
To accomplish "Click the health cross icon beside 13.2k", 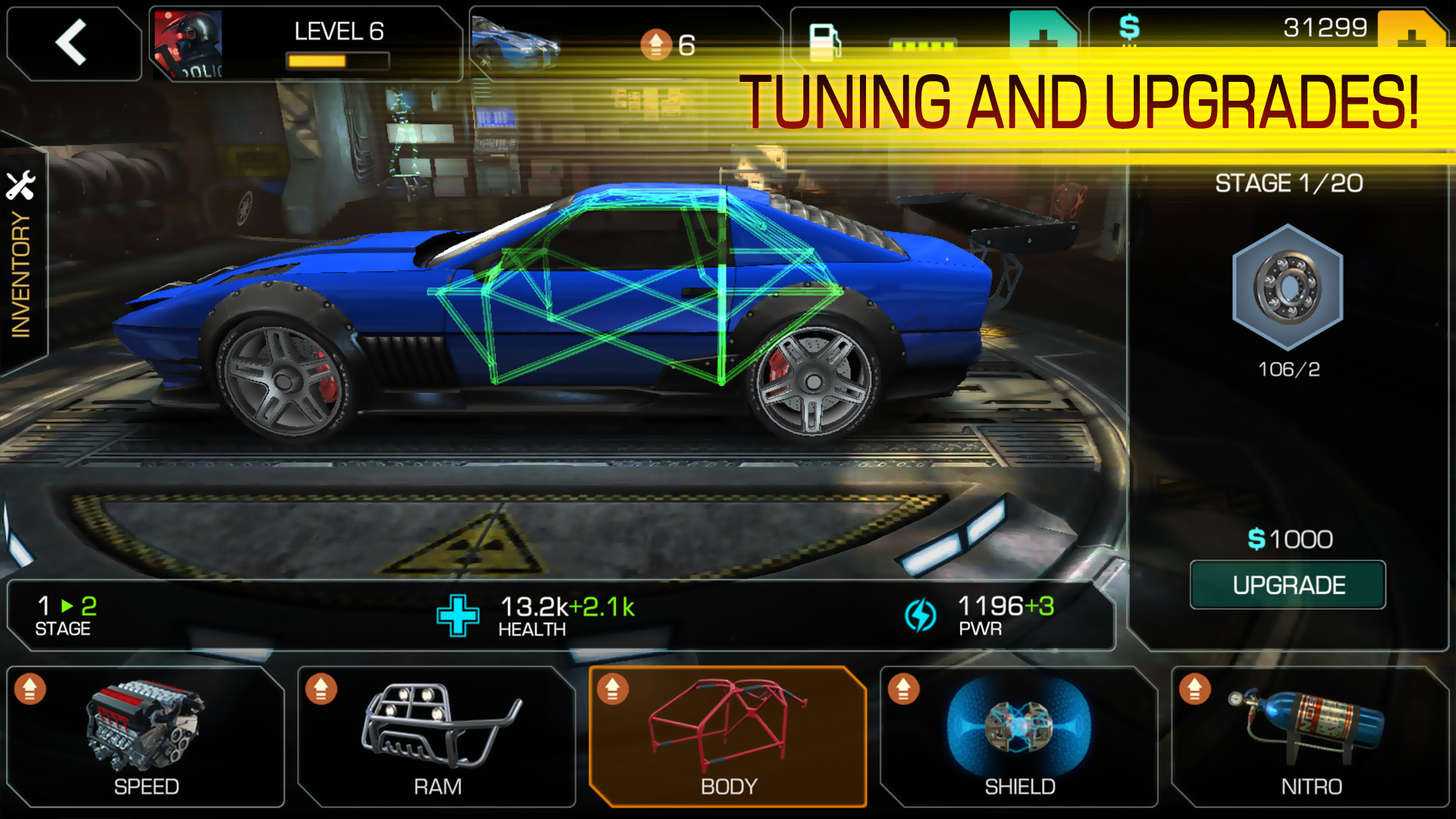I will coord(458,616).
